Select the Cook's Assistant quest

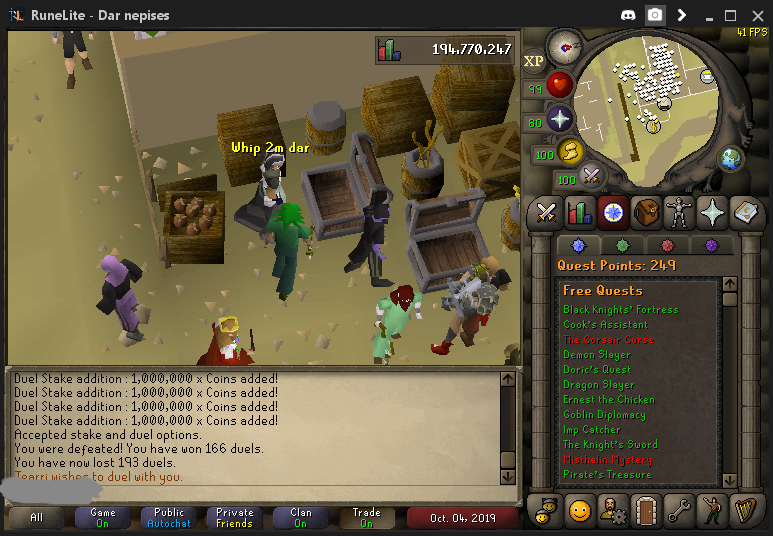point(605,325)
